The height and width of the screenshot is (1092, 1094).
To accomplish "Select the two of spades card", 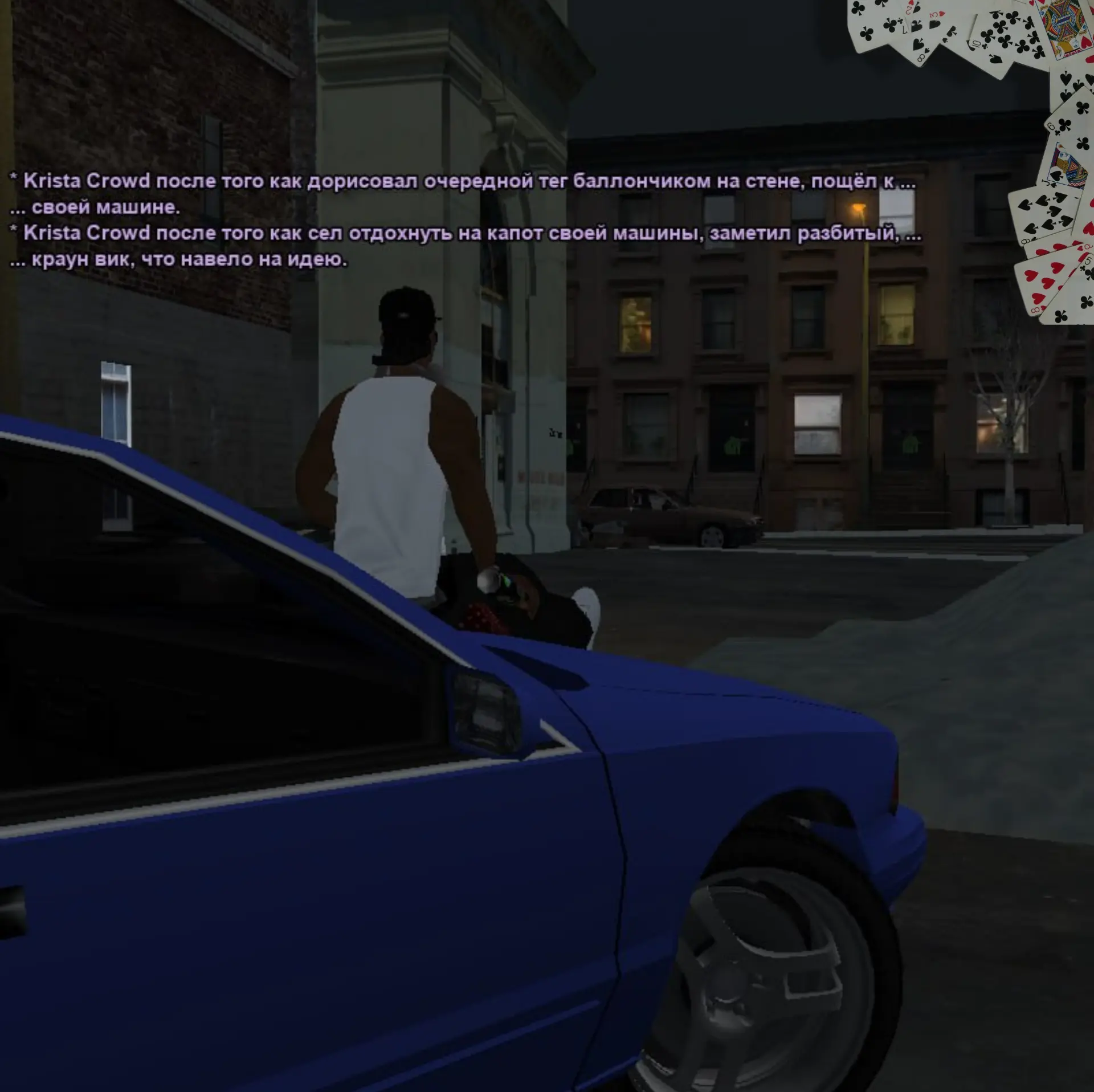I will (912, 9).
